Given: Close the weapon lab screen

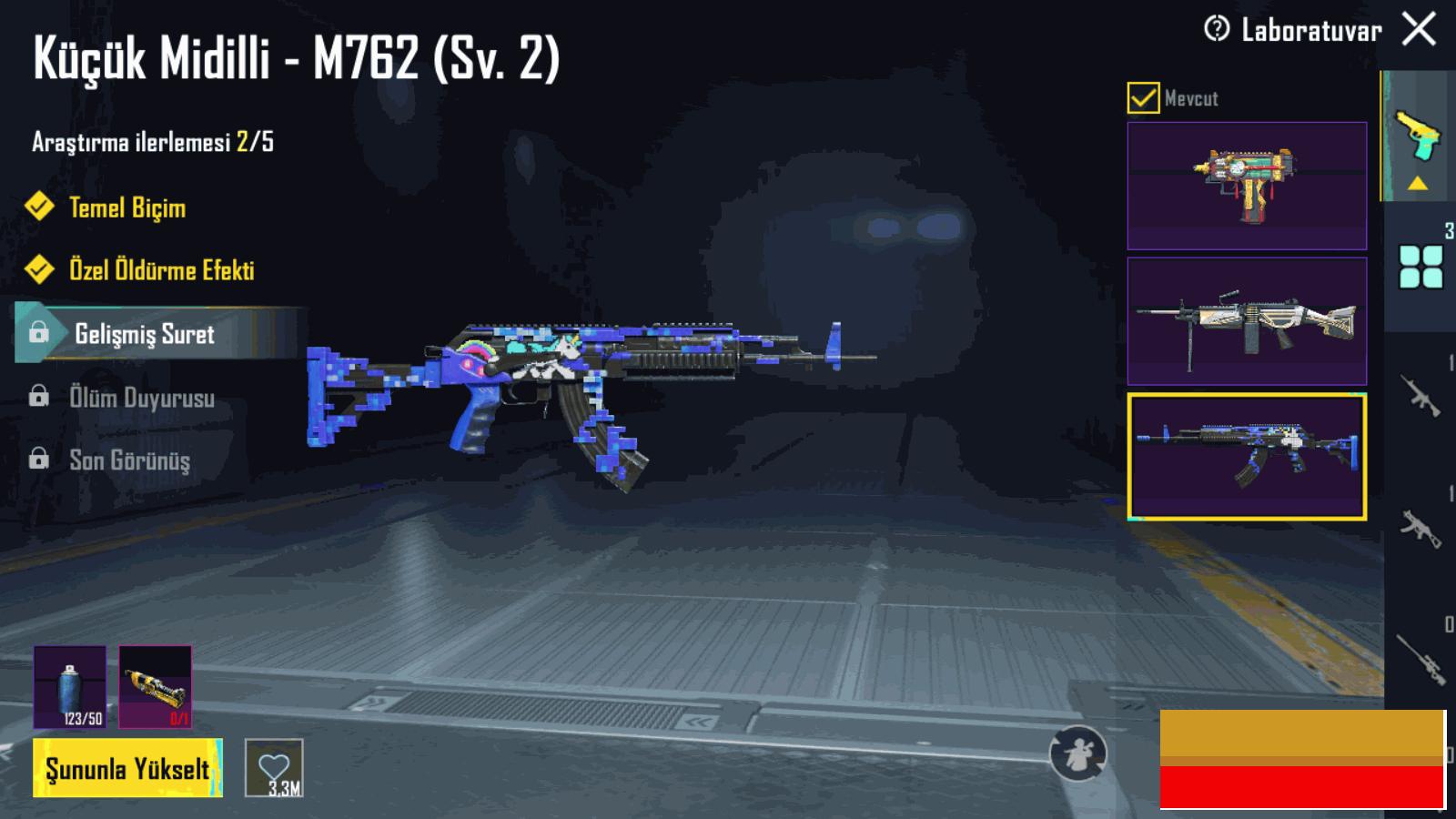Looking at the screenshot, I should point(1419,29).
